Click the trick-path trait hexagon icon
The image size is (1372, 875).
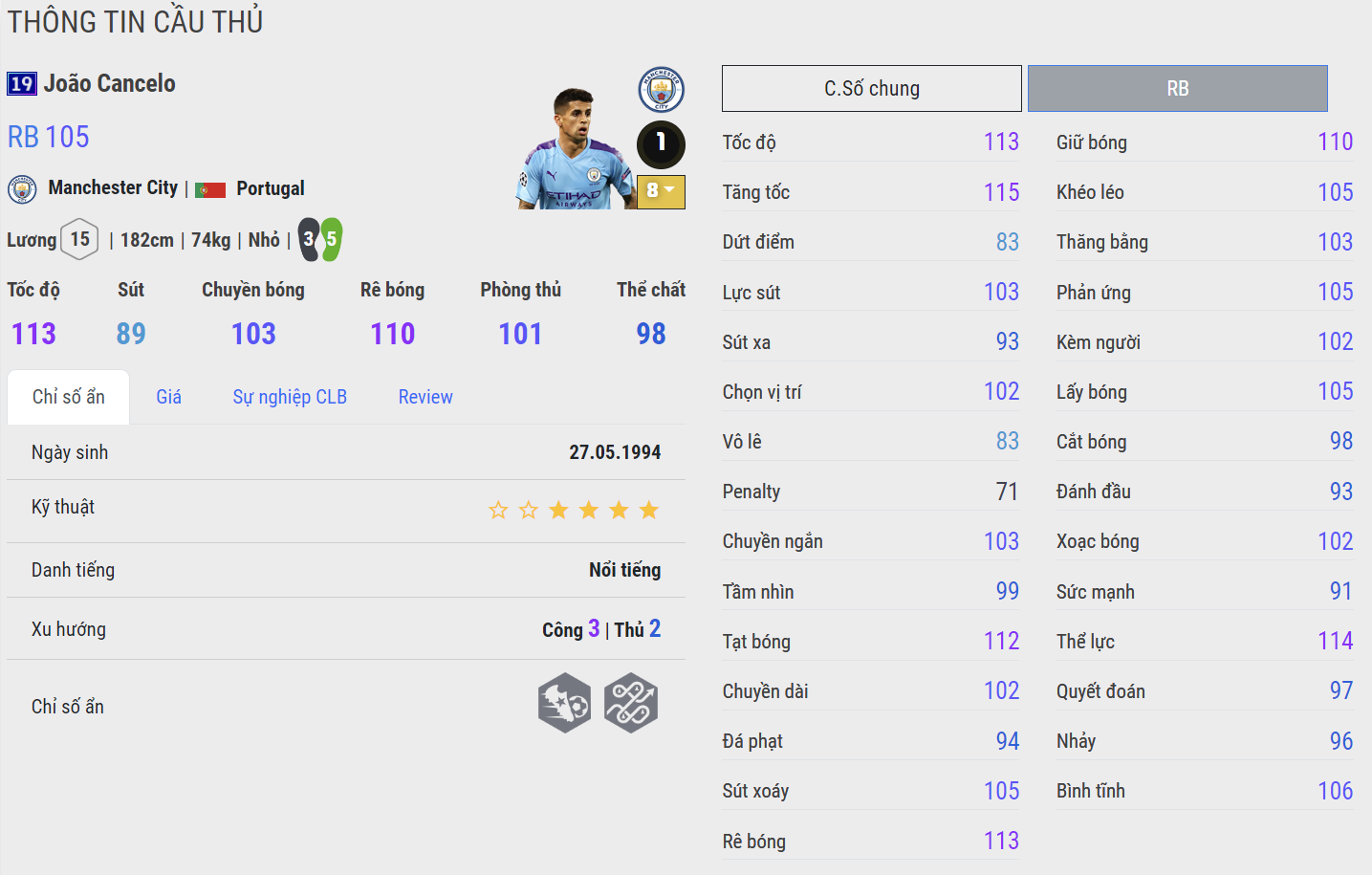click(x=631, y=702)
